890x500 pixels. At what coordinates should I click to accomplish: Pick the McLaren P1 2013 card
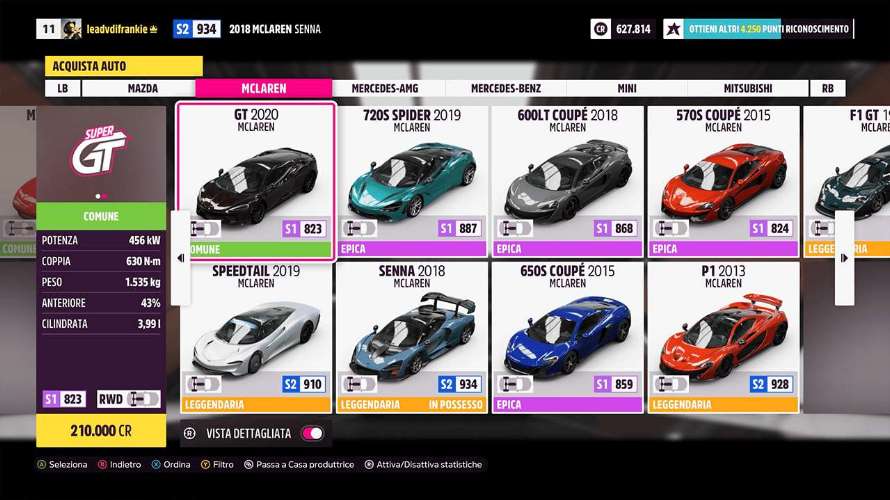pyautogui.click(x=723, y=337)
